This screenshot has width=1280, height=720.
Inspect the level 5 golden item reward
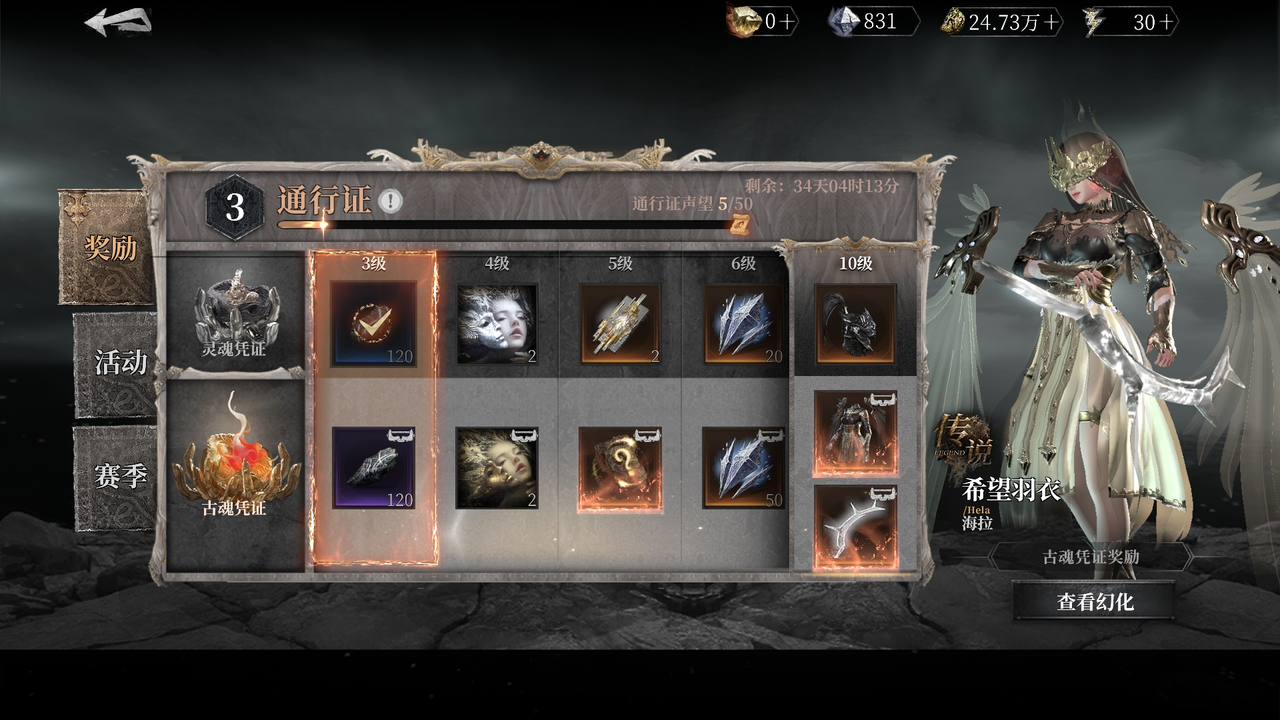[620, 323]
